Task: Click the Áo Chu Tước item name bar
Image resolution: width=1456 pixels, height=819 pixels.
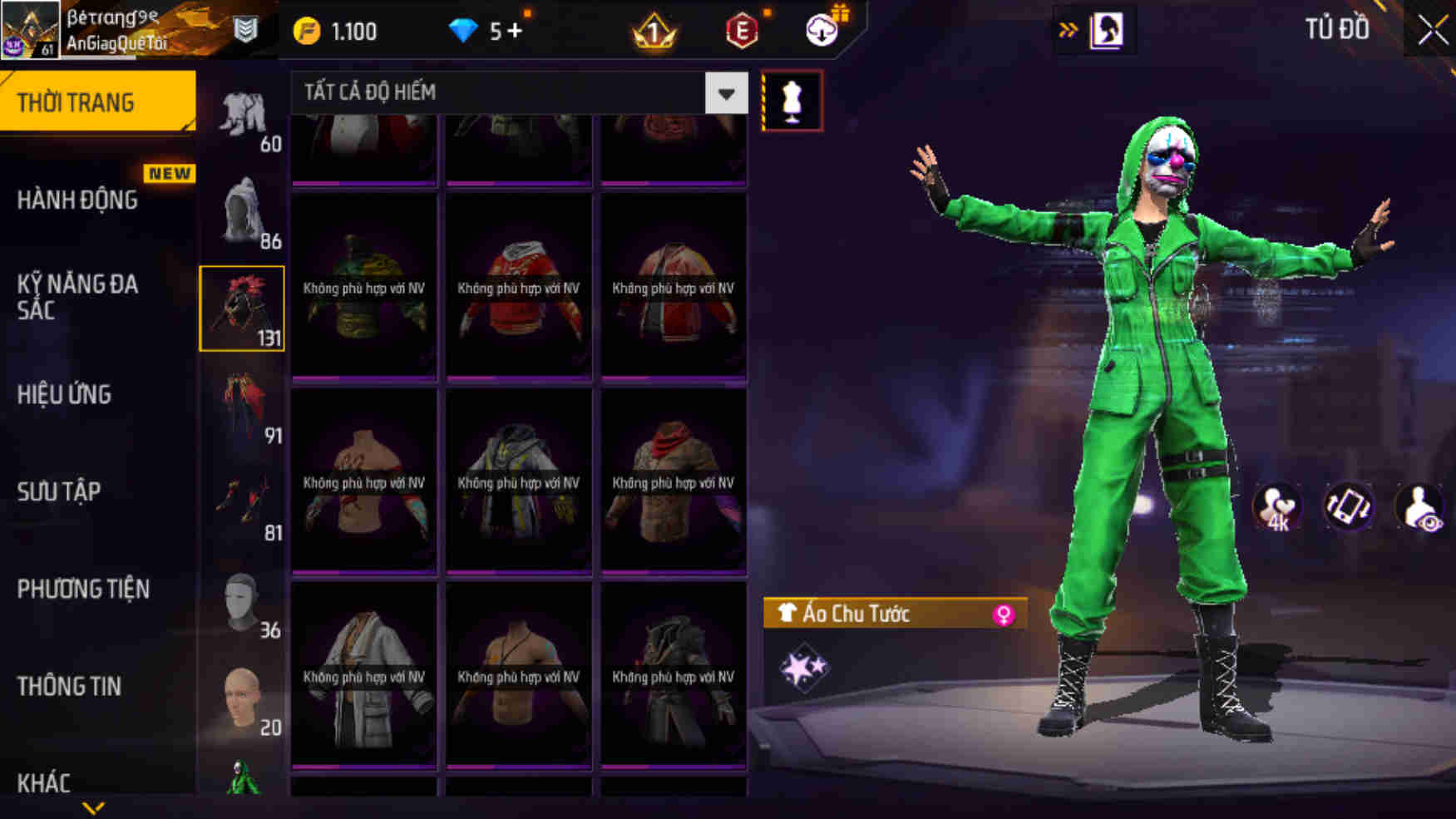Action: tap(856, 614)
